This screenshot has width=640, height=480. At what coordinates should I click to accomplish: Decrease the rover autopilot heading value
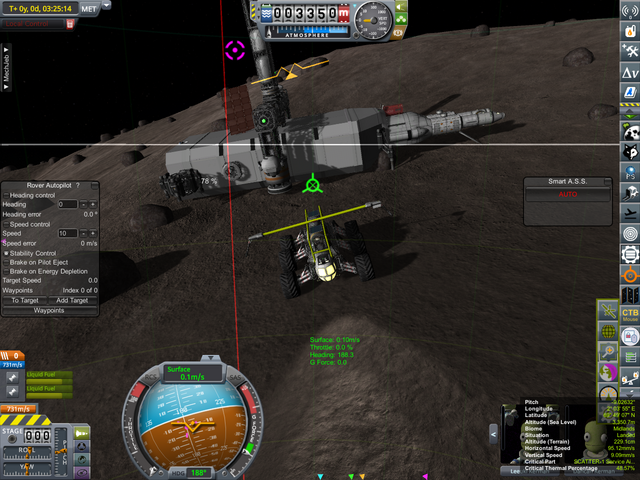[x=84, y=204]
